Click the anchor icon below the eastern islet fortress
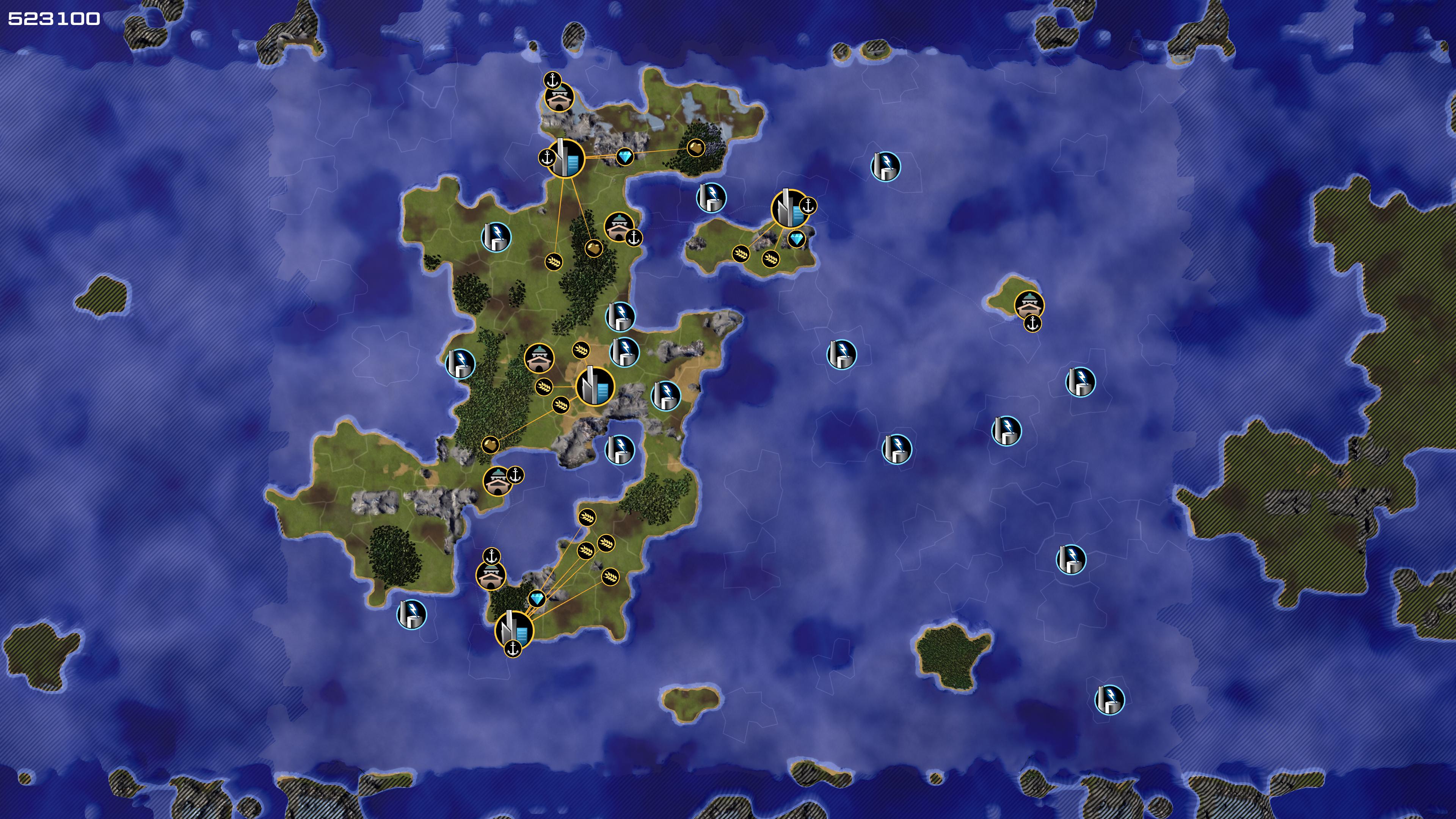 pyautogui.click(x=1032, y=324)
